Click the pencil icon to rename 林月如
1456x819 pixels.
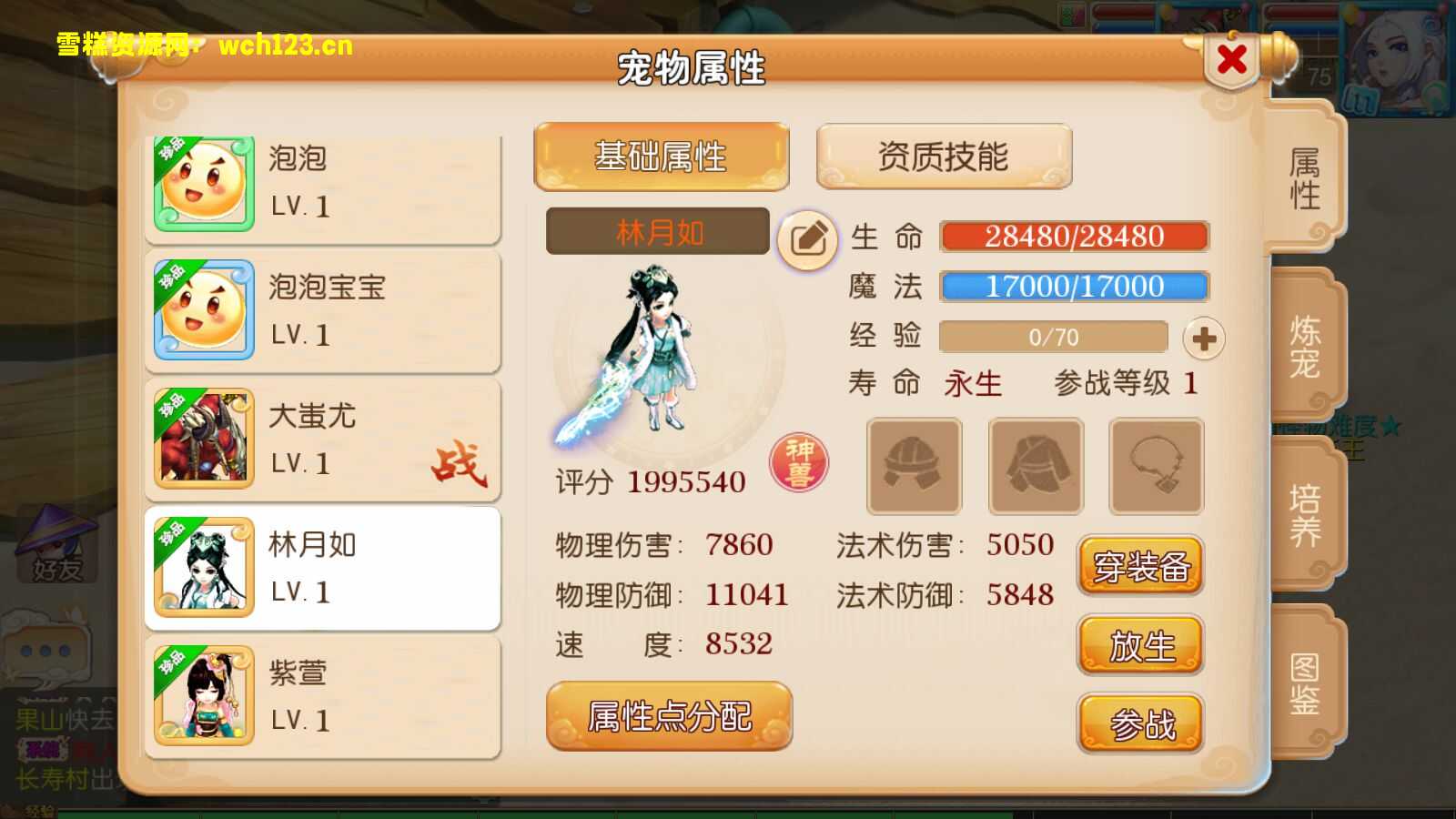[x=806, y=238]
